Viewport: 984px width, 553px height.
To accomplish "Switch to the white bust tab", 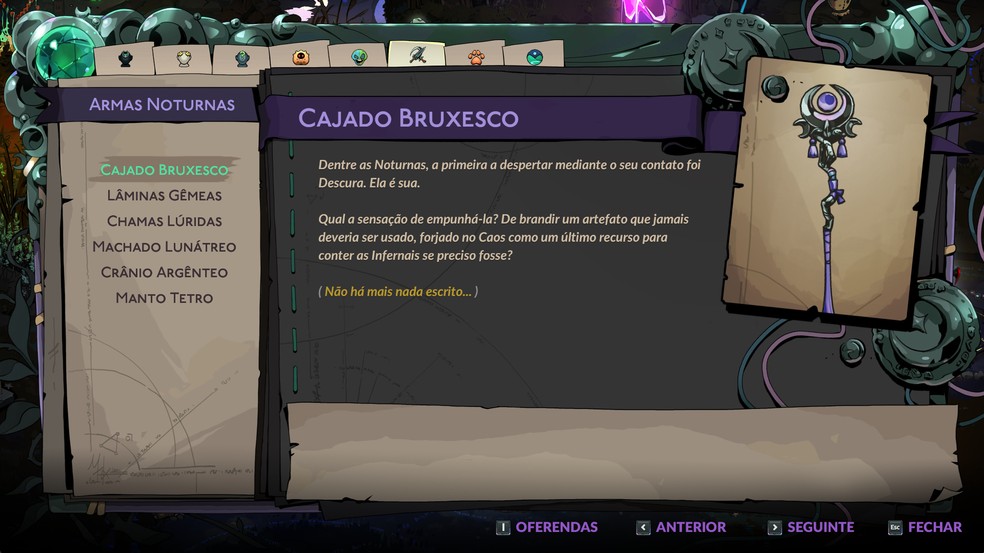I will click(x=184, y=58).
